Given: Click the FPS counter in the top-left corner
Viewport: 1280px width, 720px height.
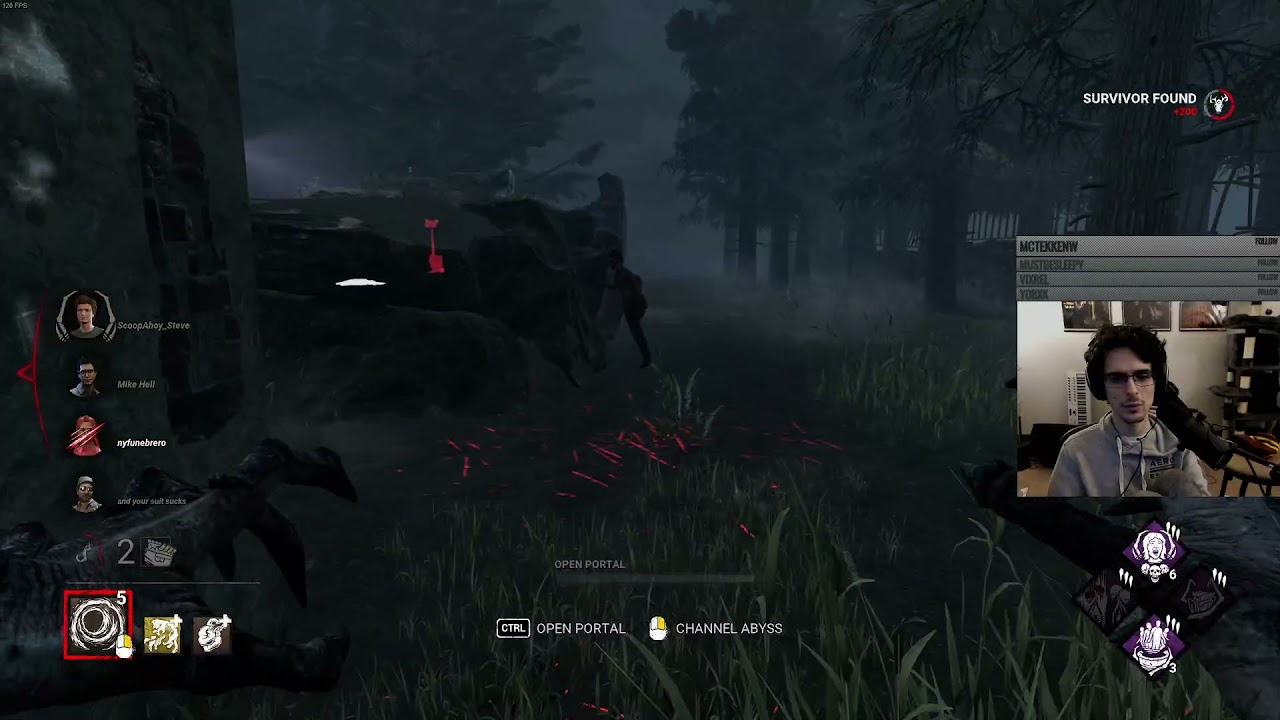Looking at the screenshot, I should point(14,6).
